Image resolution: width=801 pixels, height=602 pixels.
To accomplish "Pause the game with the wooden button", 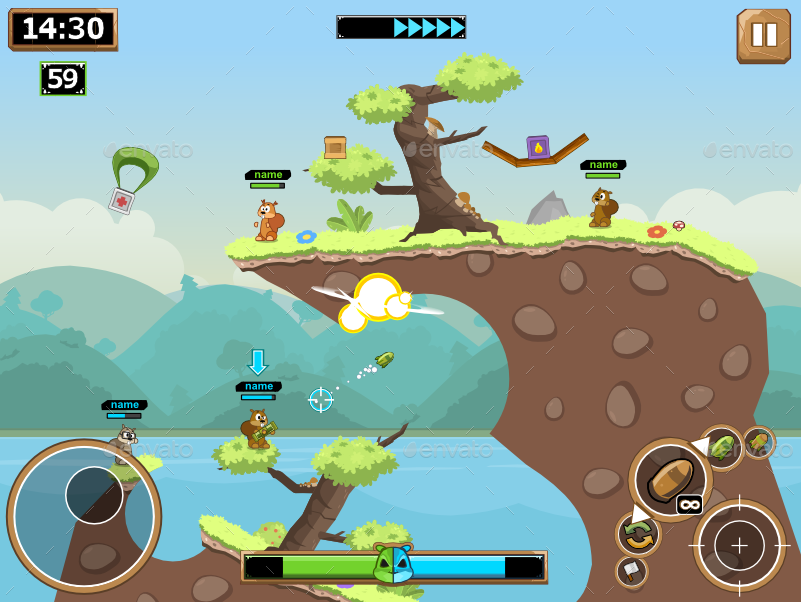I will tap(763, 35).
